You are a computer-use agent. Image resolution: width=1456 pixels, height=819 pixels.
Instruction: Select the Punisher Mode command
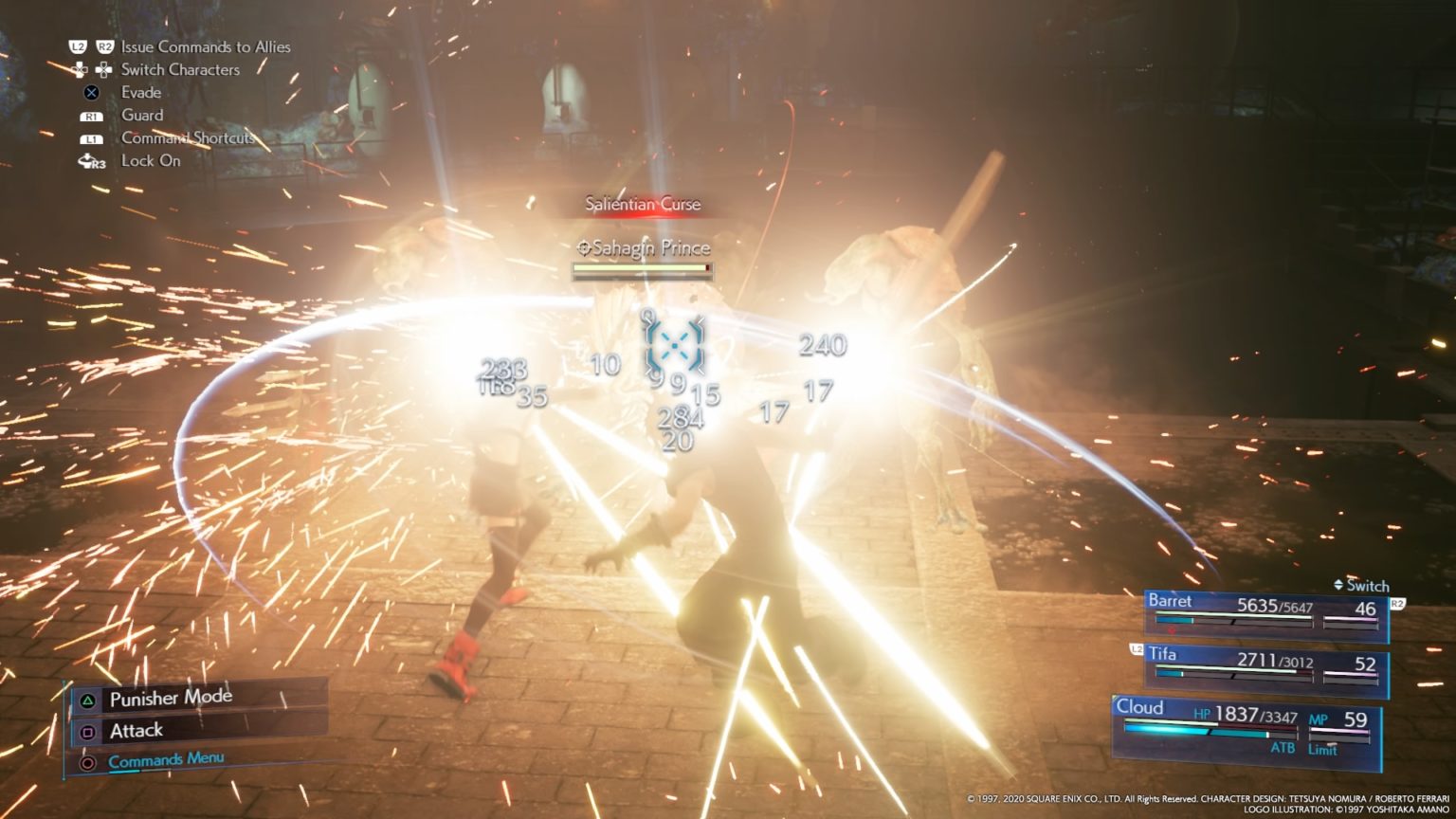(x=171, y=700)
